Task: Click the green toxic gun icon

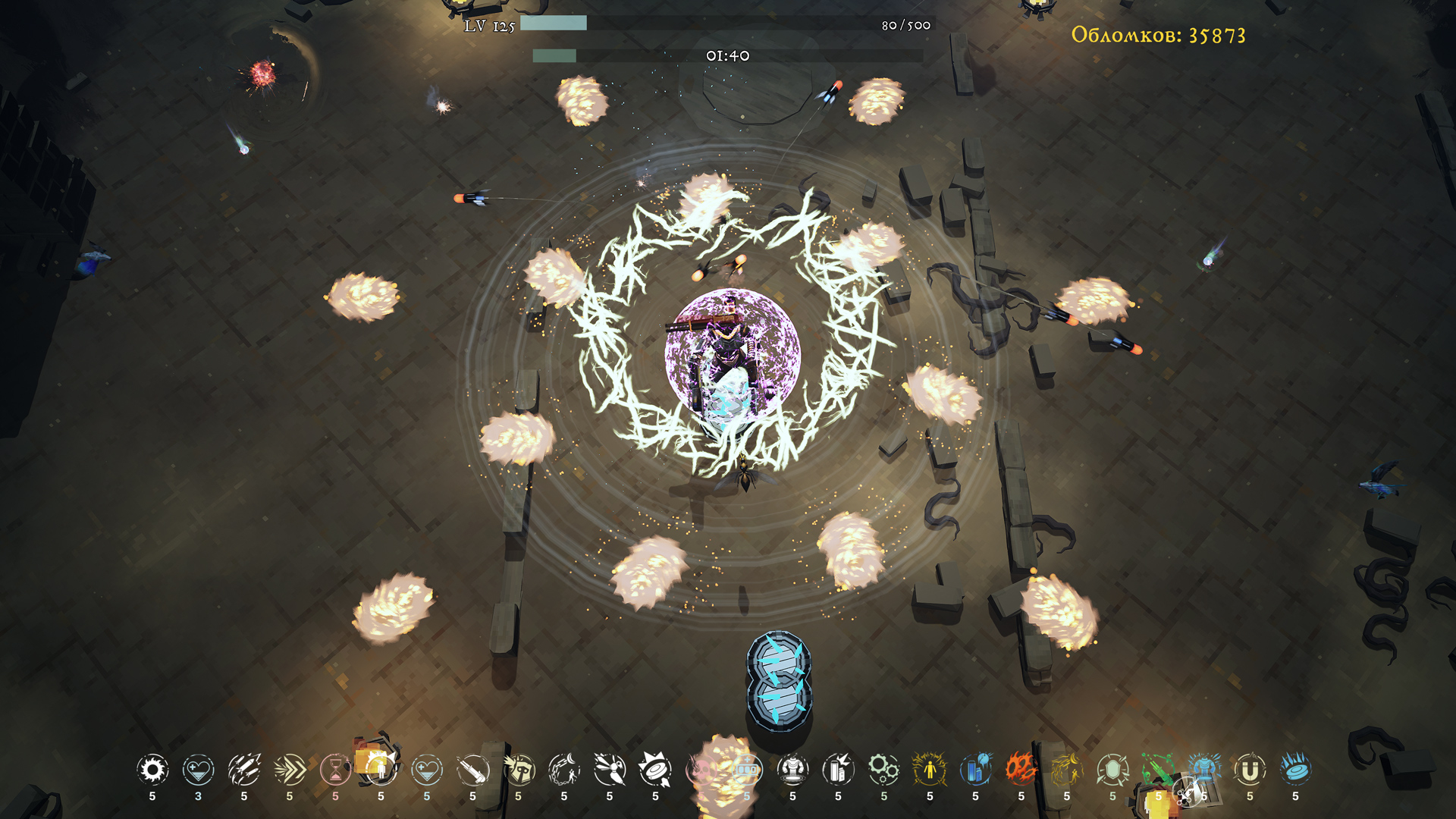Action: coord(1158,770)
